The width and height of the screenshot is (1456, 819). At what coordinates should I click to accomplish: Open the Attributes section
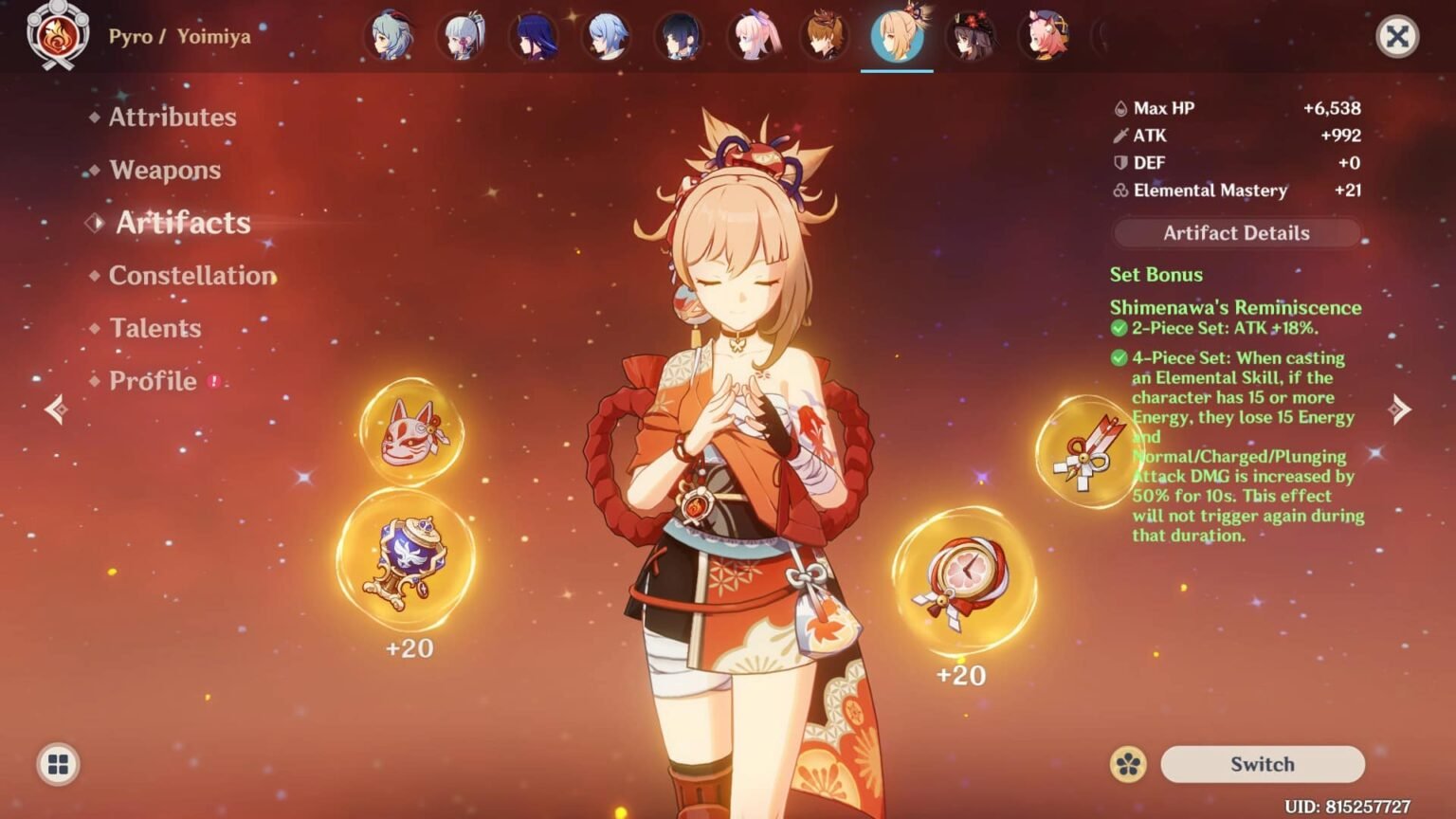pyautogui.click(x=173, y=117)
